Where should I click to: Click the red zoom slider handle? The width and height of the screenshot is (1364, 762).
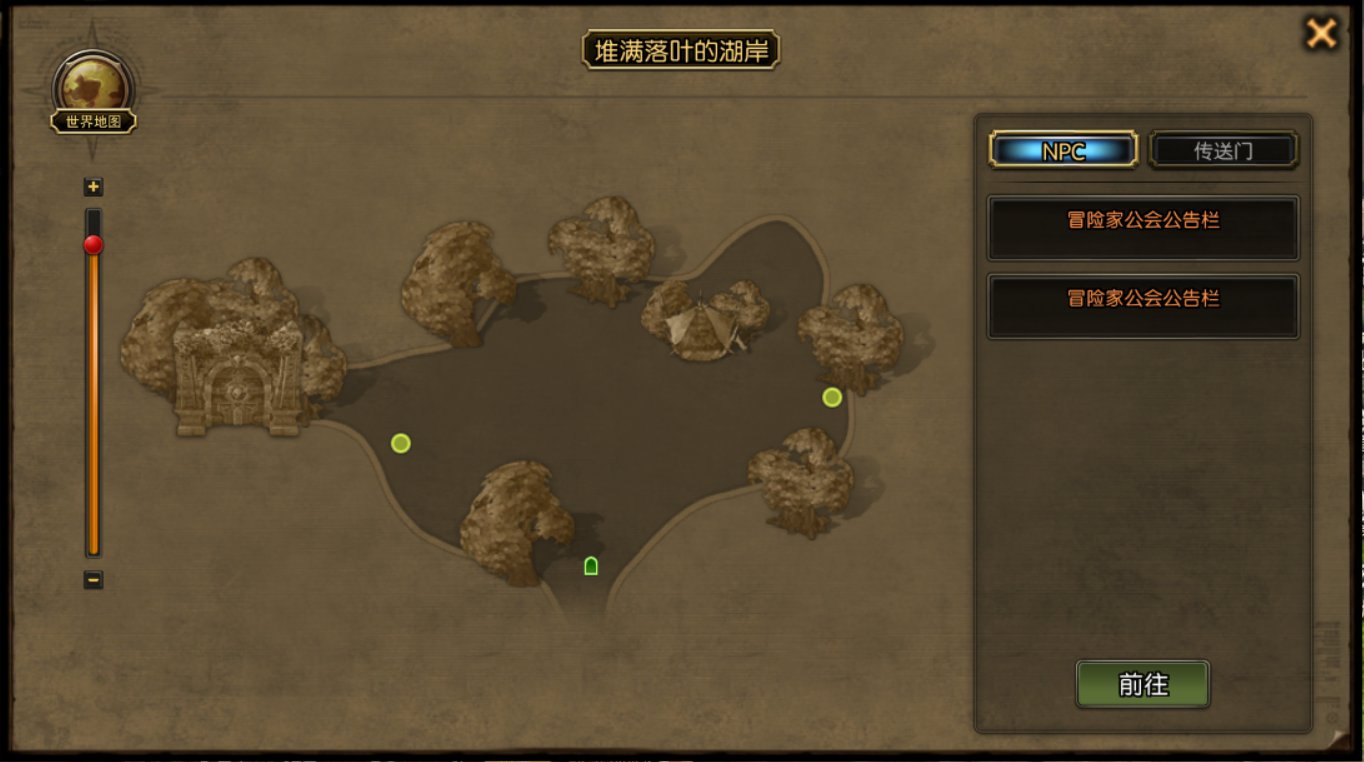pos(93,245)
